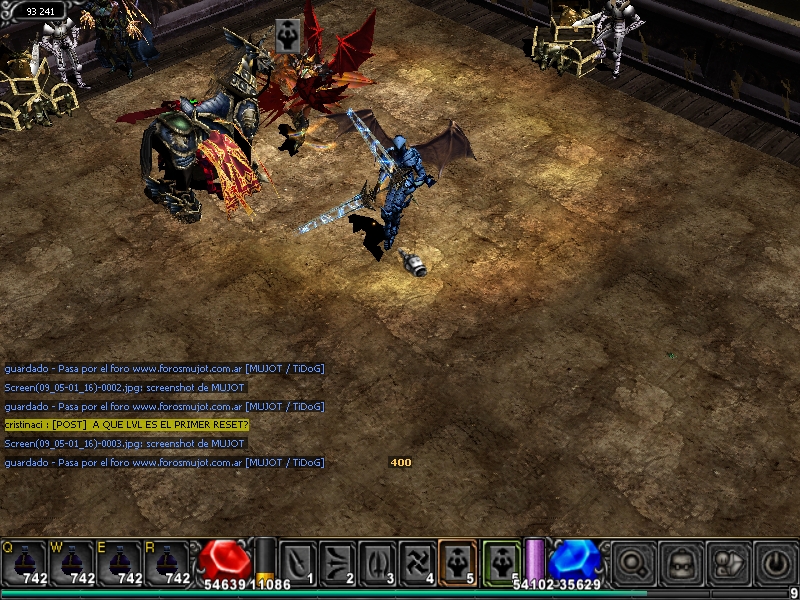Use the potion in the Q slot

[x=23, y=563]
